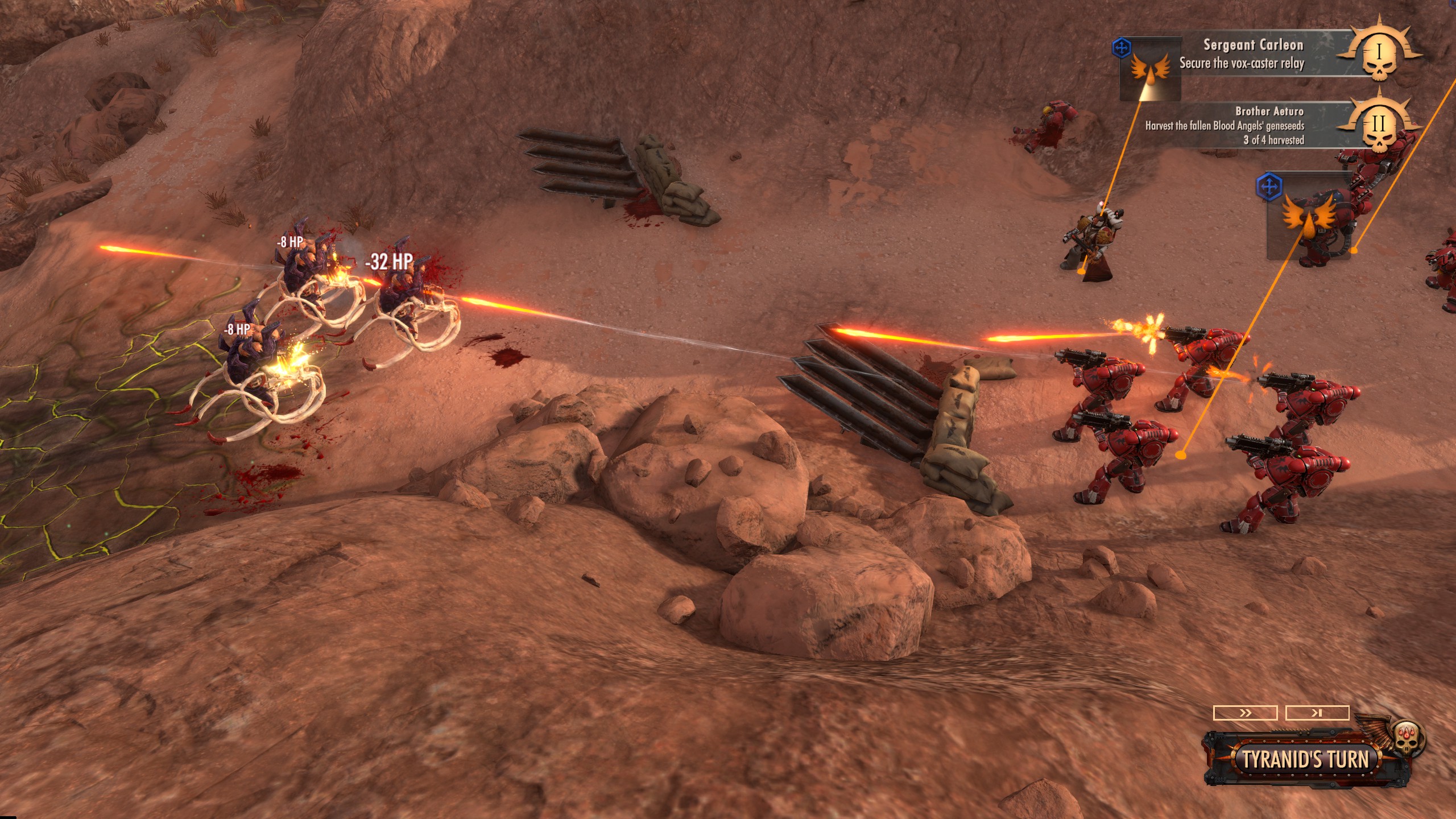Skip the enemy turn animation
The width and height of the screenshot is (1456, 819).
[x=1317, y=713]
